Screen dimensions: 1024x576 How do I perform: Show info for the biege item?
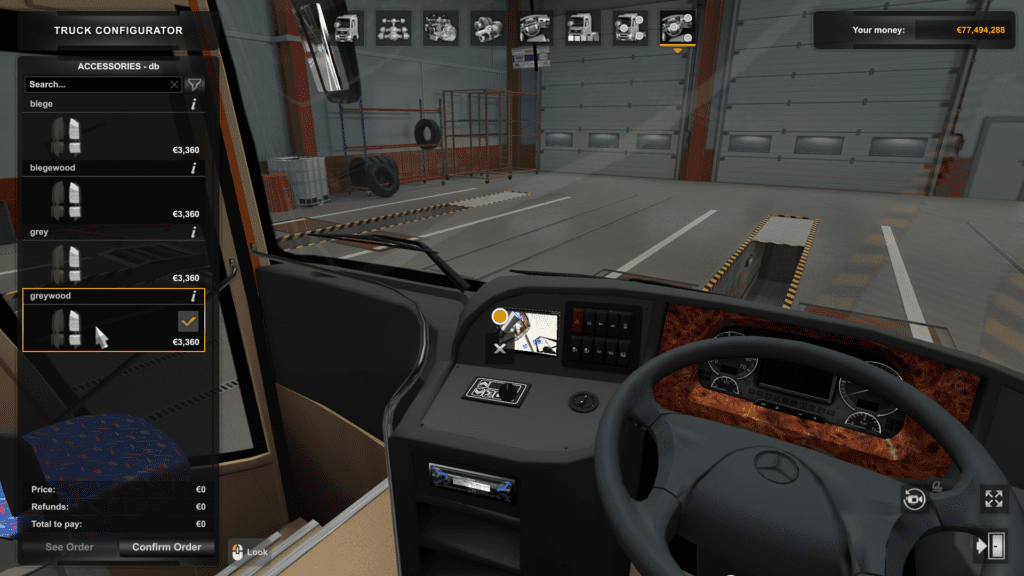pyautogui.click(x=193, y=104)
